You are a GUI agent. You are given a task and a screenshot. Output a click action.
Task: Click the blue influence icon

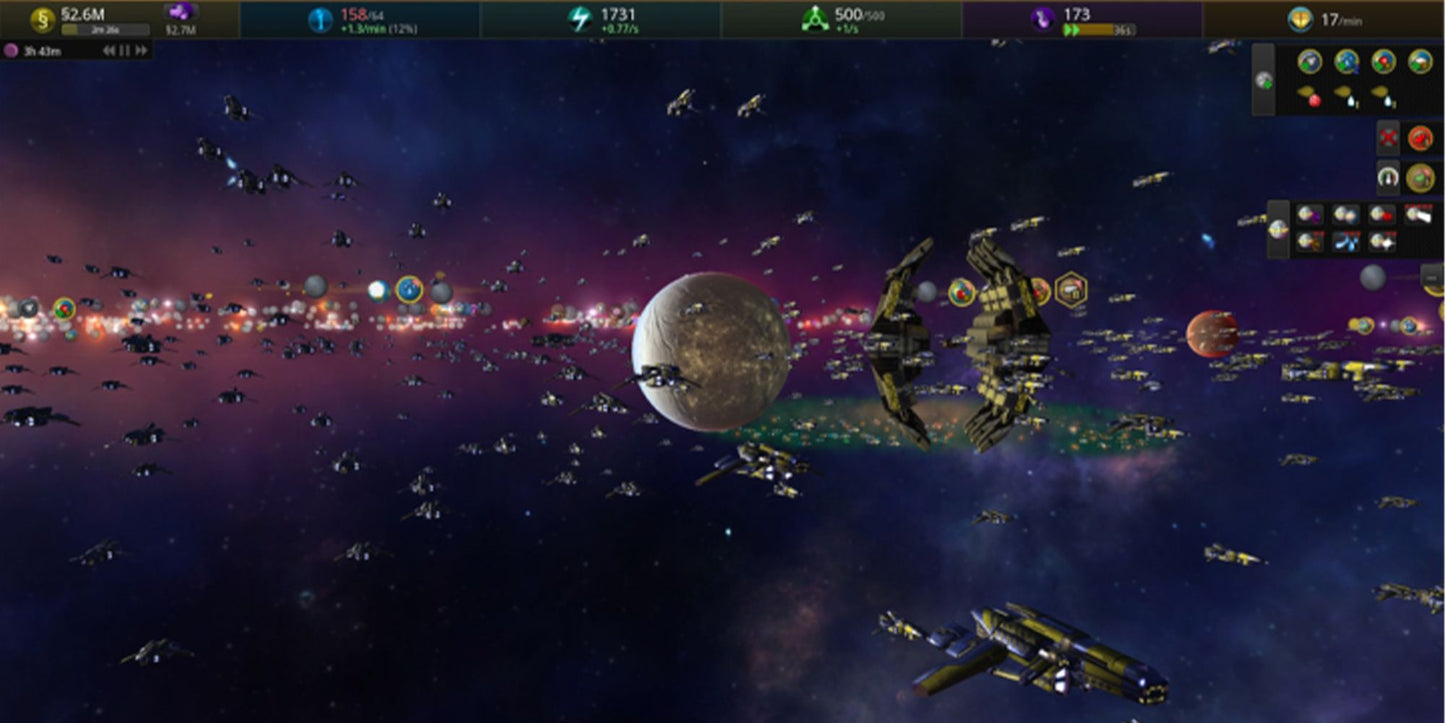tap(319, 19)
